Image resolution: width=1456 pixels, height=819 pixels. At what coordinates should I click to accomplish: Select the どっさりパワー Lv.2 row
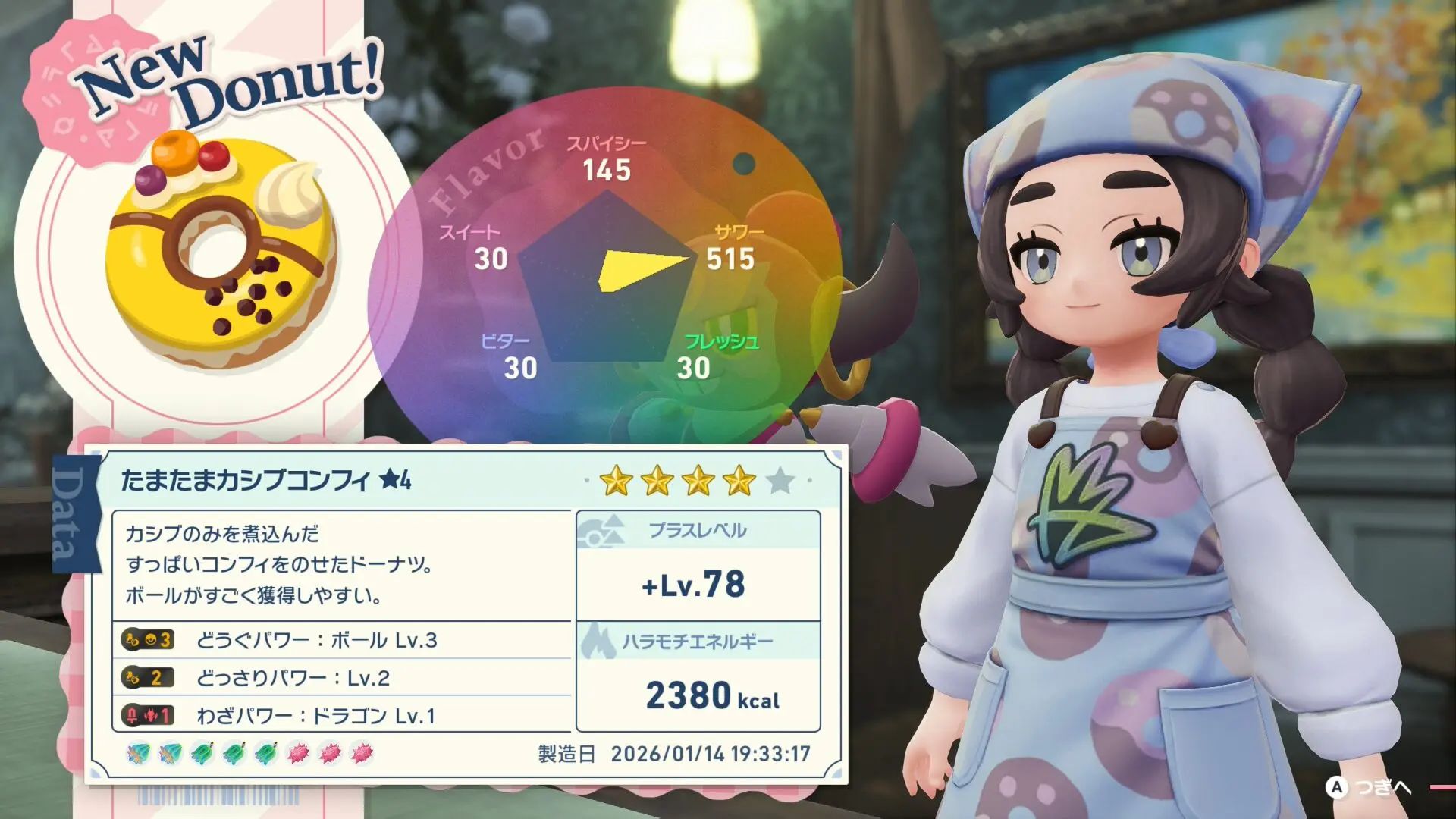[x=341, y=678]
